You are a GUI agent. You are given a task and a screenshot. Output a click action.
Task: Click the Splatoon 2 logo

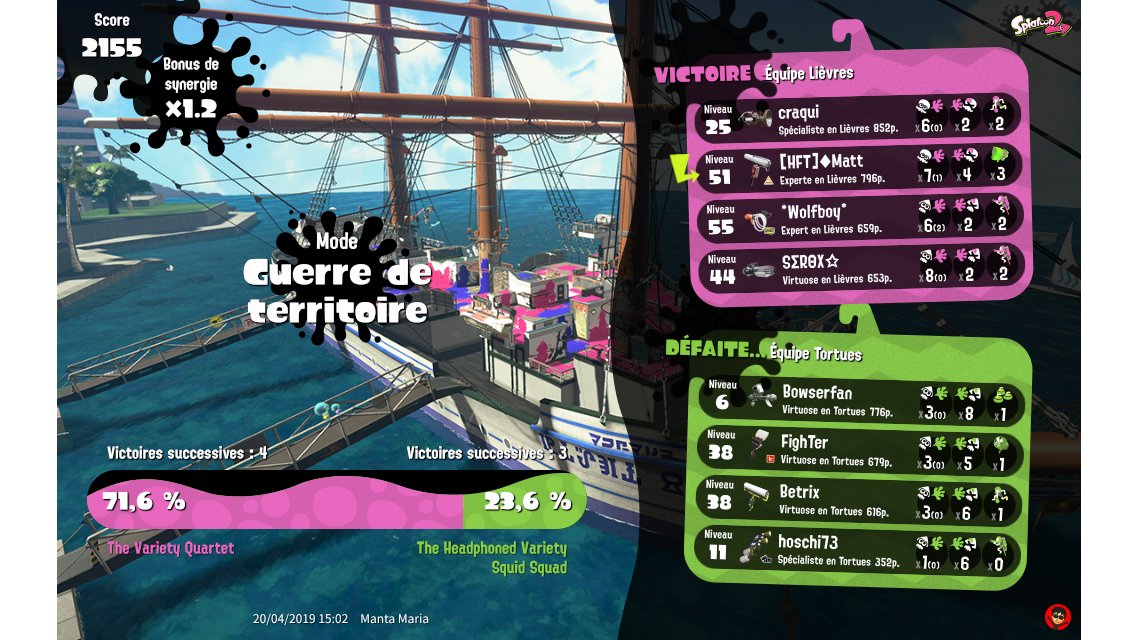pos(1040,24)
